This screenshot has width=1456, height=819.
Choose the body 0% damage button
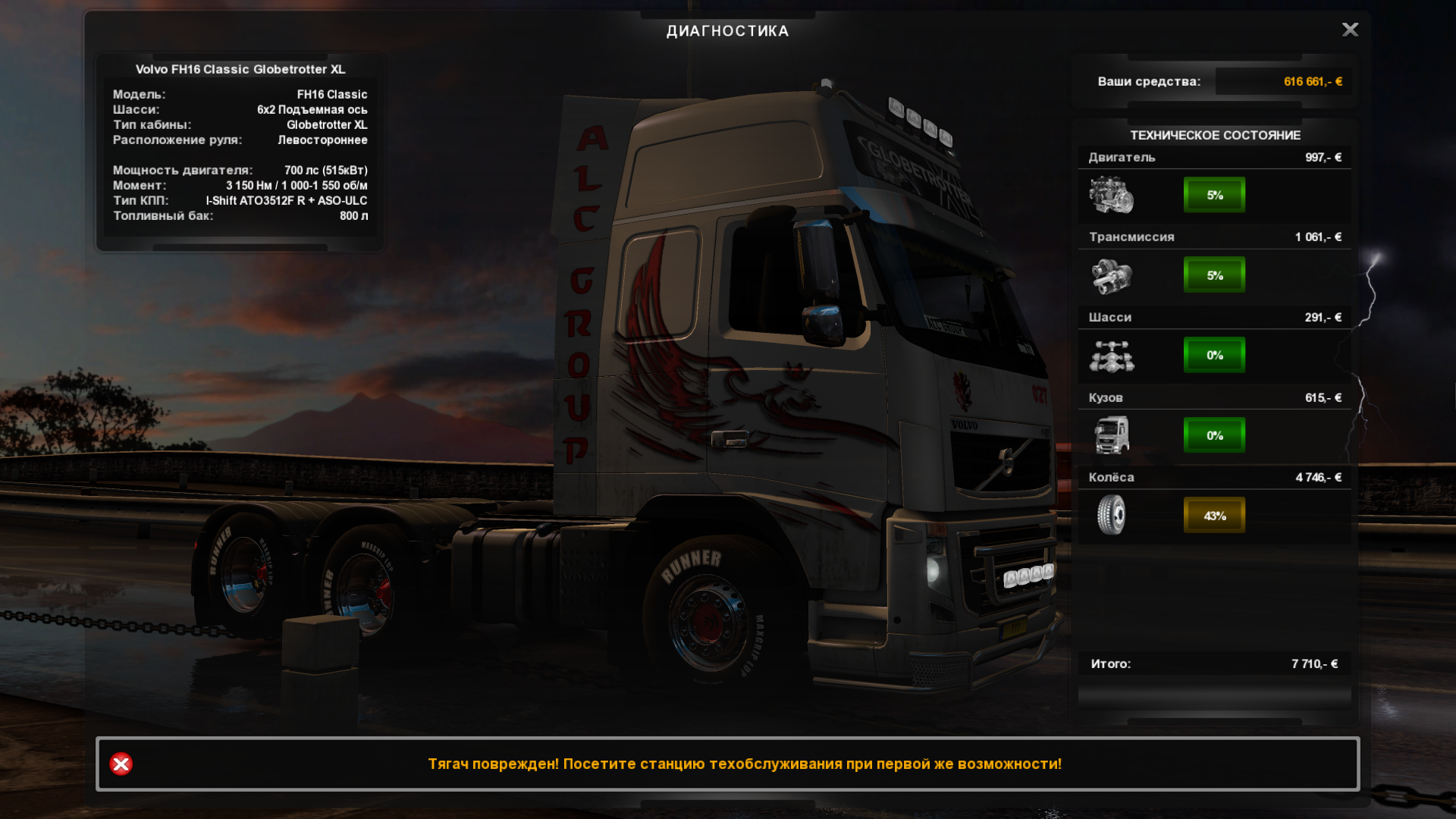[x=1214, y=435]
